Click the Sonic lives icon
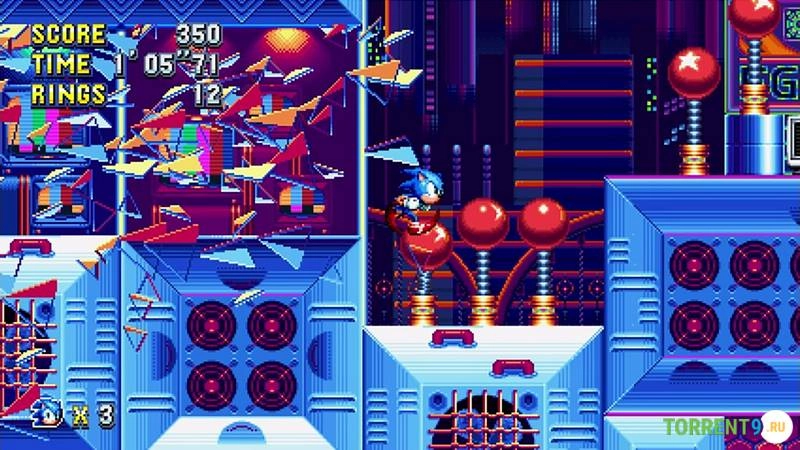Screen dimensions: 800x450 (46, 412)
